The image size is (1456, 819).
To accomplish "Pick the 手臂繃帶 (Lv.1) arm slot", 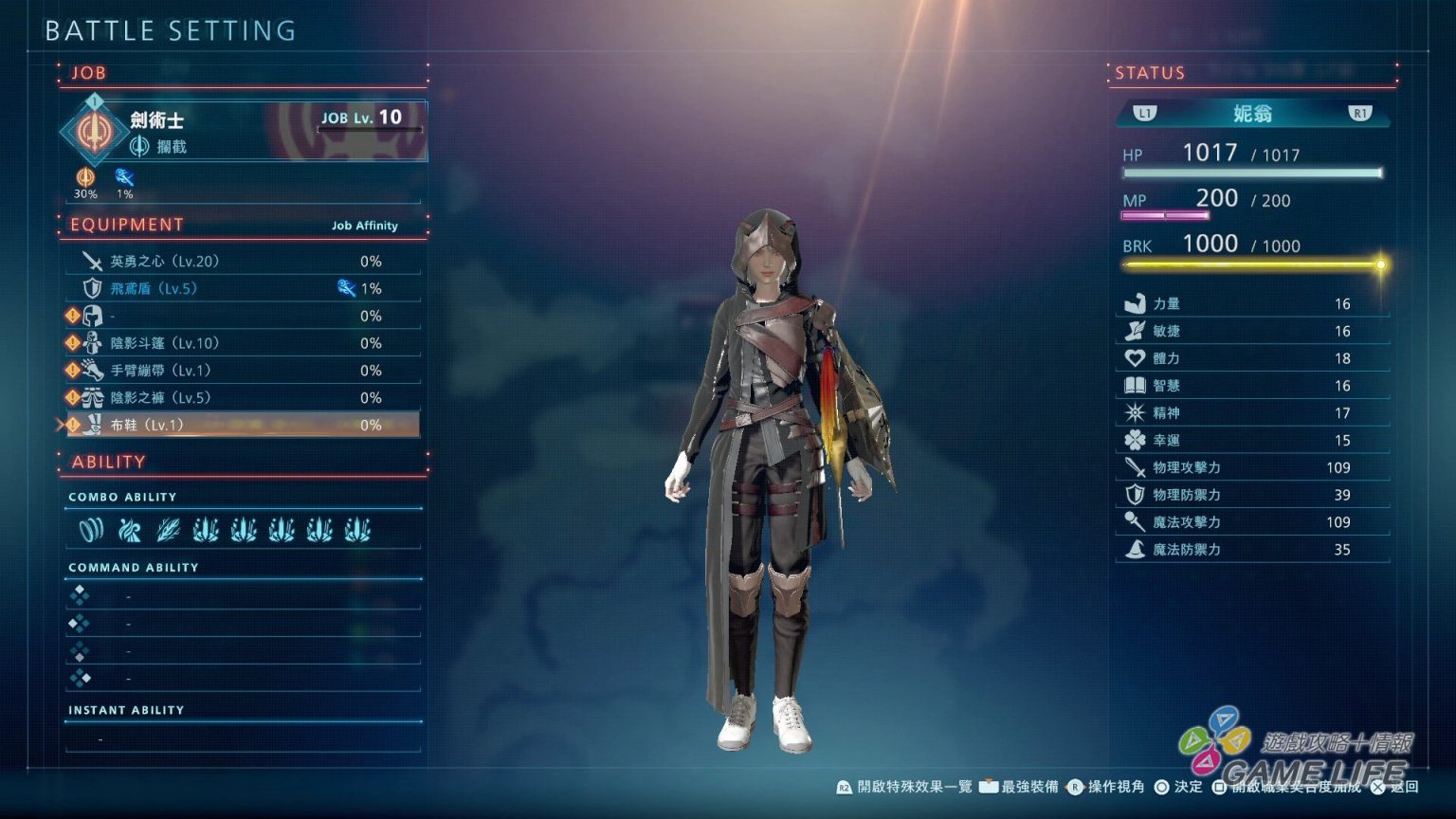I will tap(242, 371).
